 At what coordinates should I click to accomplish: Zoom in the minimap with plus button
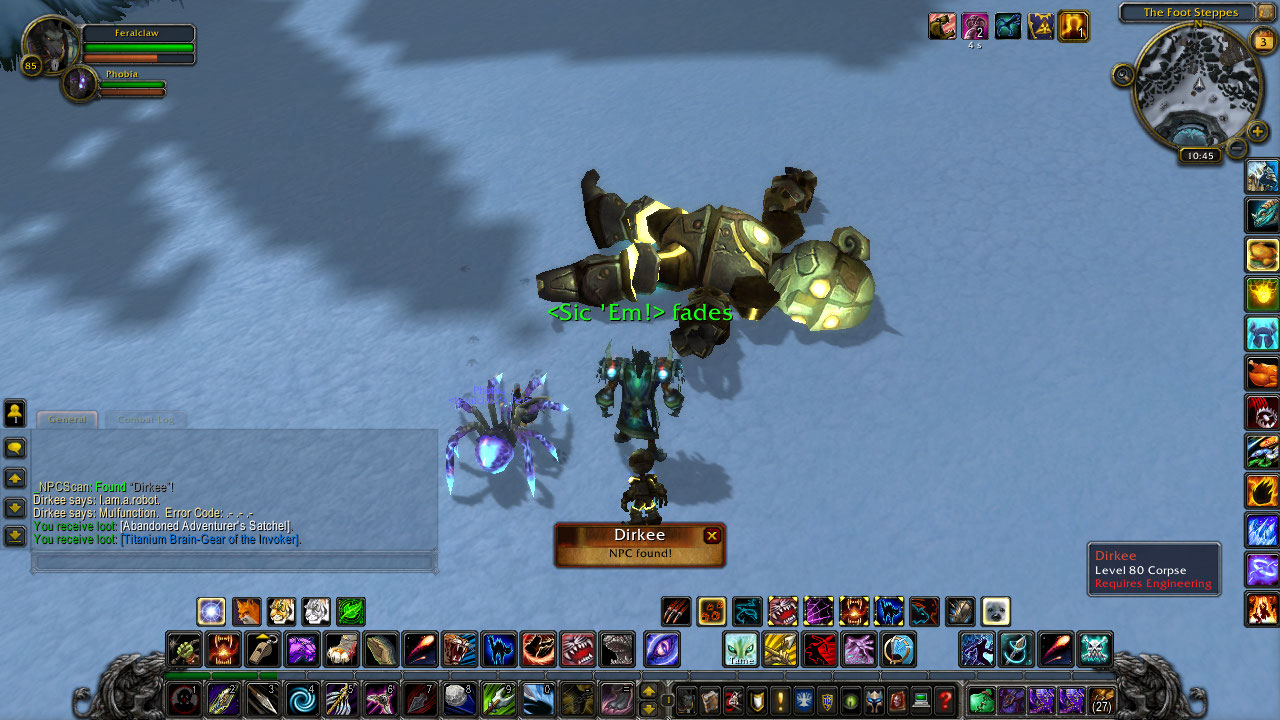click(1258, 131)
